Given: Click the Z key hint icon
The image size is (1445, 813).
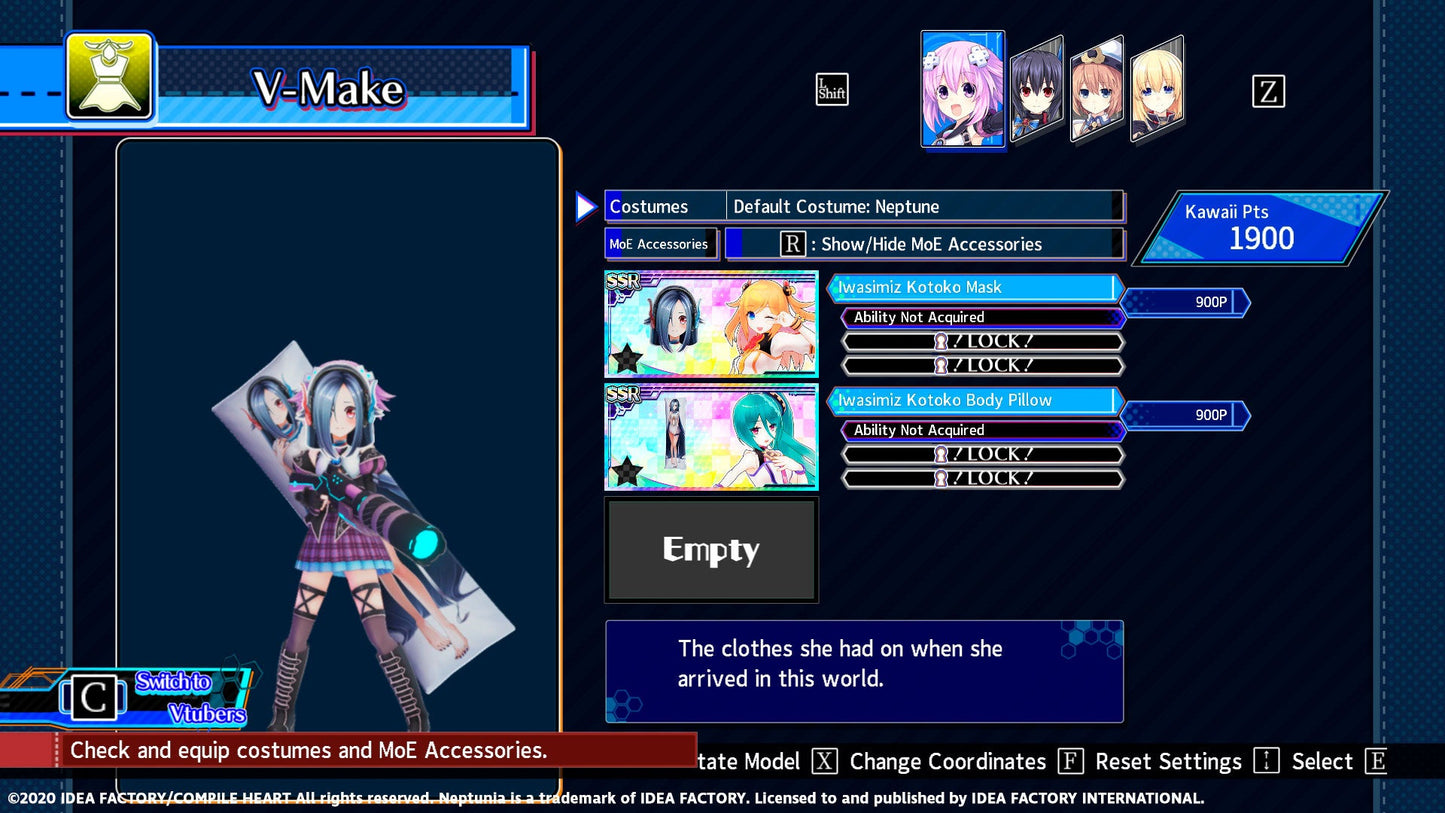Looking at the screenshot, I should 1269,91.
